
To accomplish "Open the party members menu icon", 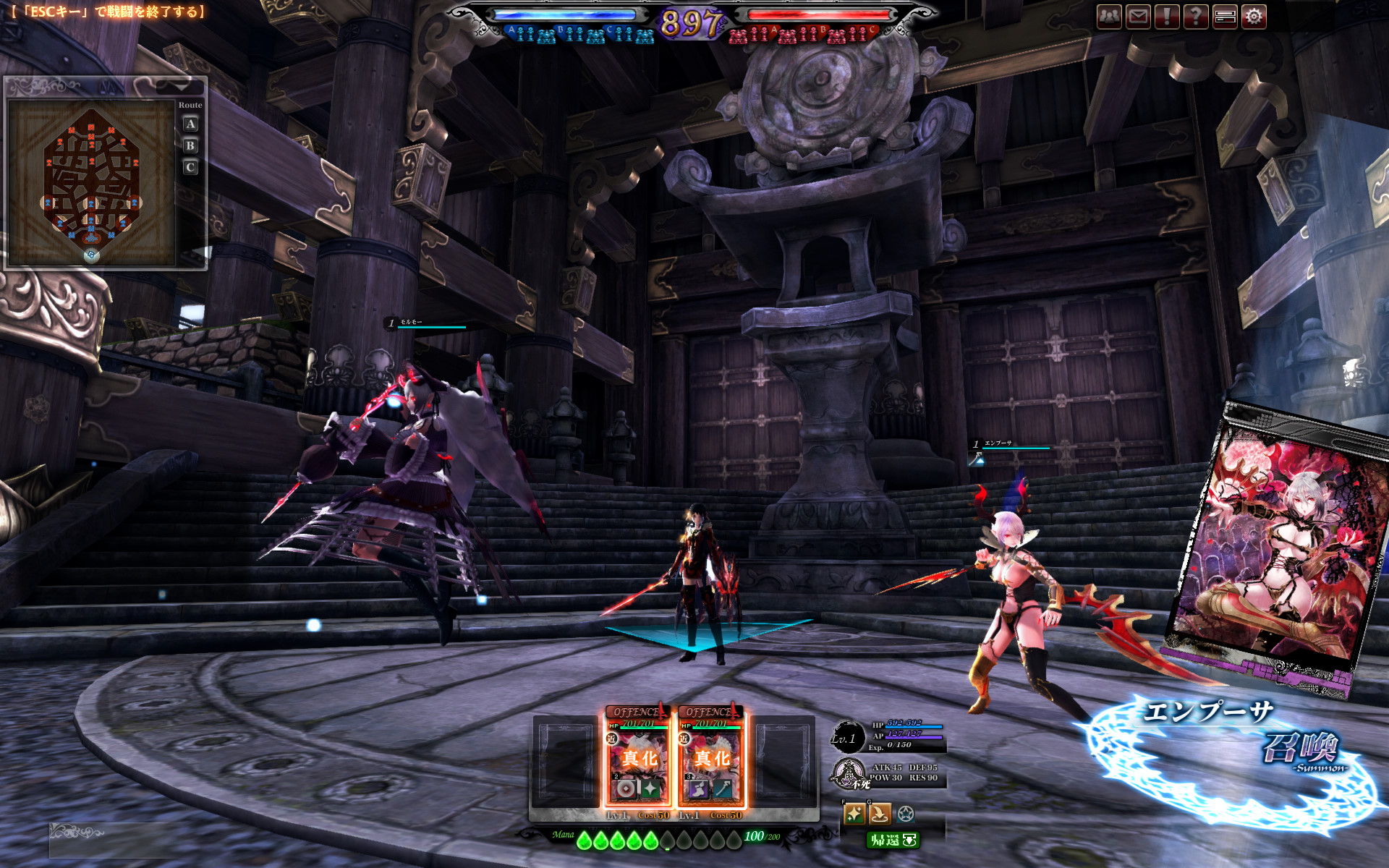I will (x=1109, y=17).
